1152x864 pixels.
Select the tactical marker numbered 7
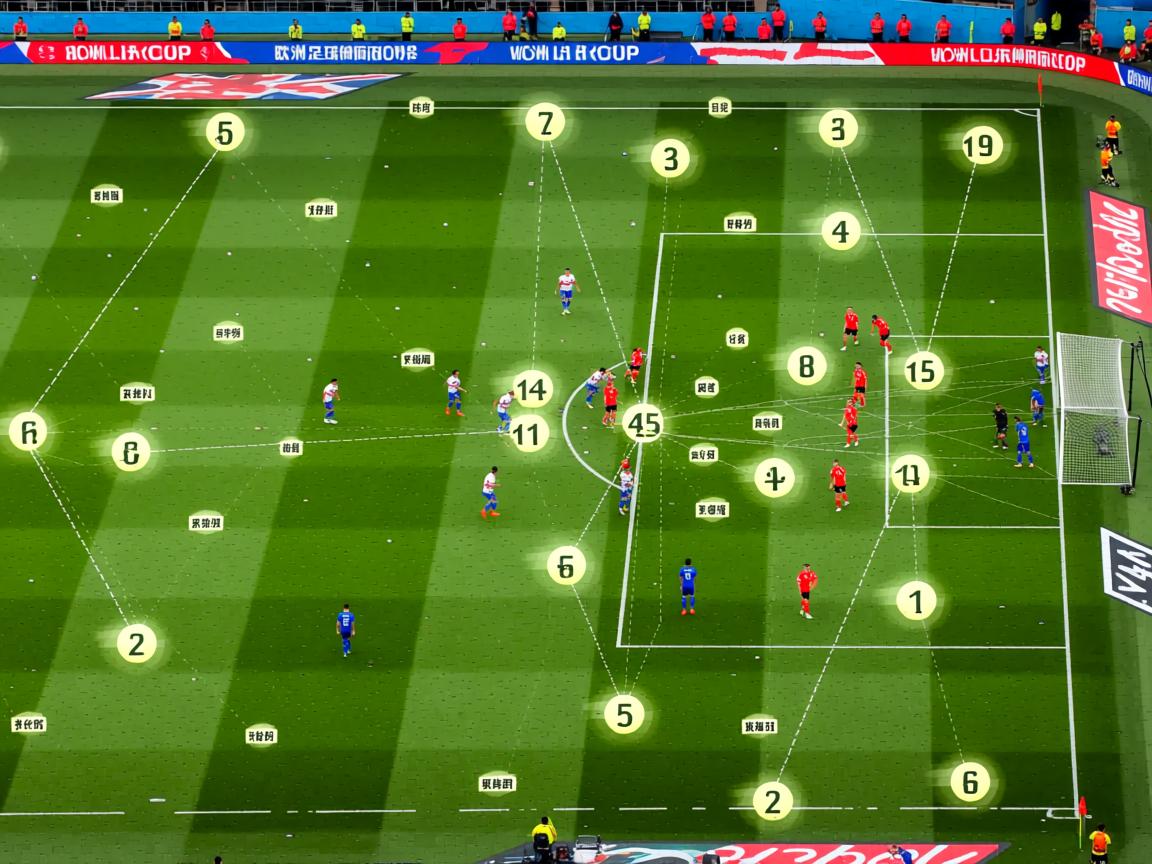545,122
